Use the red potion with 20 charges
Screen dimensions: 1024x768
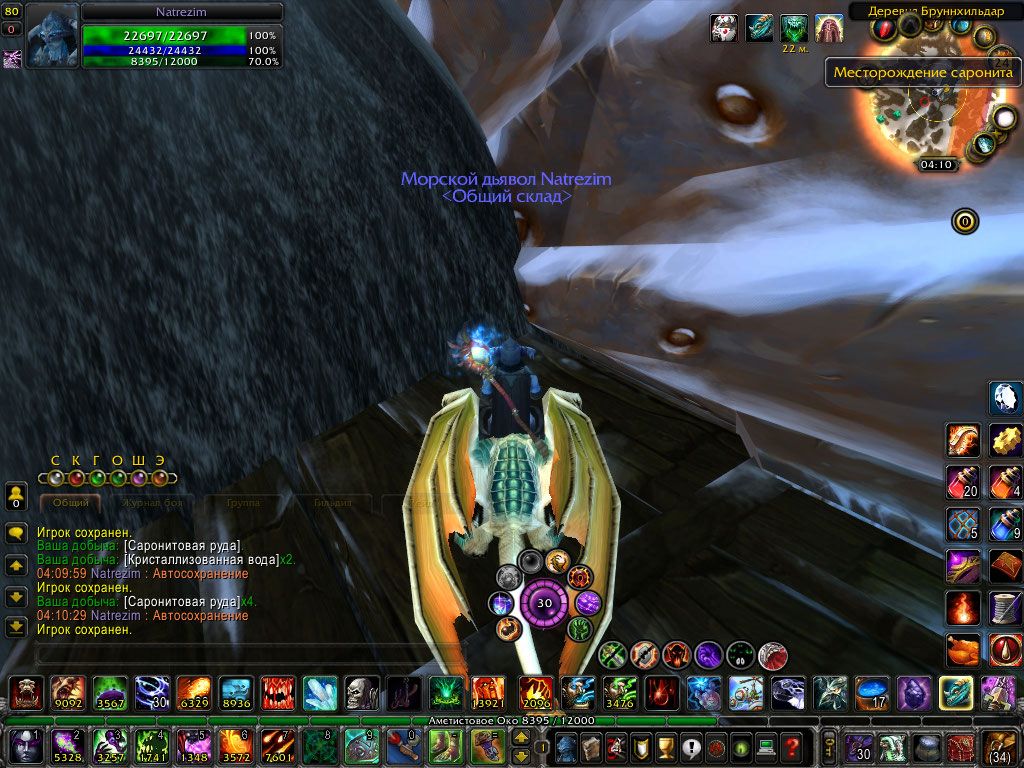(x=962, y=482)
